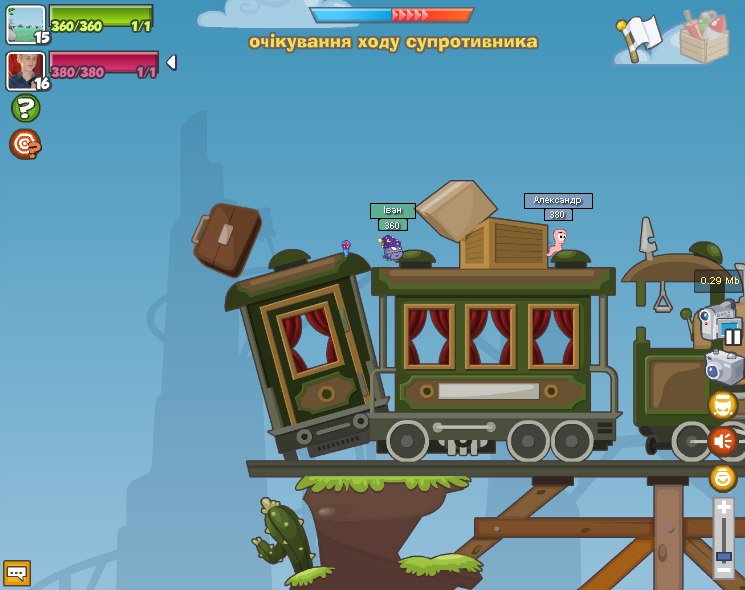Open the chat bubble button

click(17, 572)
